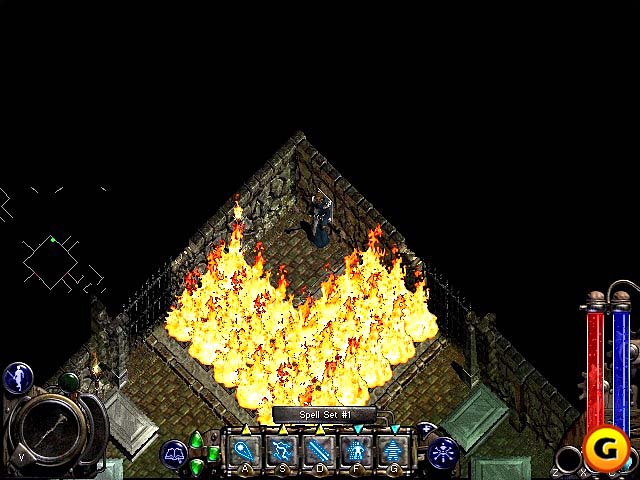Click the empty round slot labeled Z

click(569, 459)
